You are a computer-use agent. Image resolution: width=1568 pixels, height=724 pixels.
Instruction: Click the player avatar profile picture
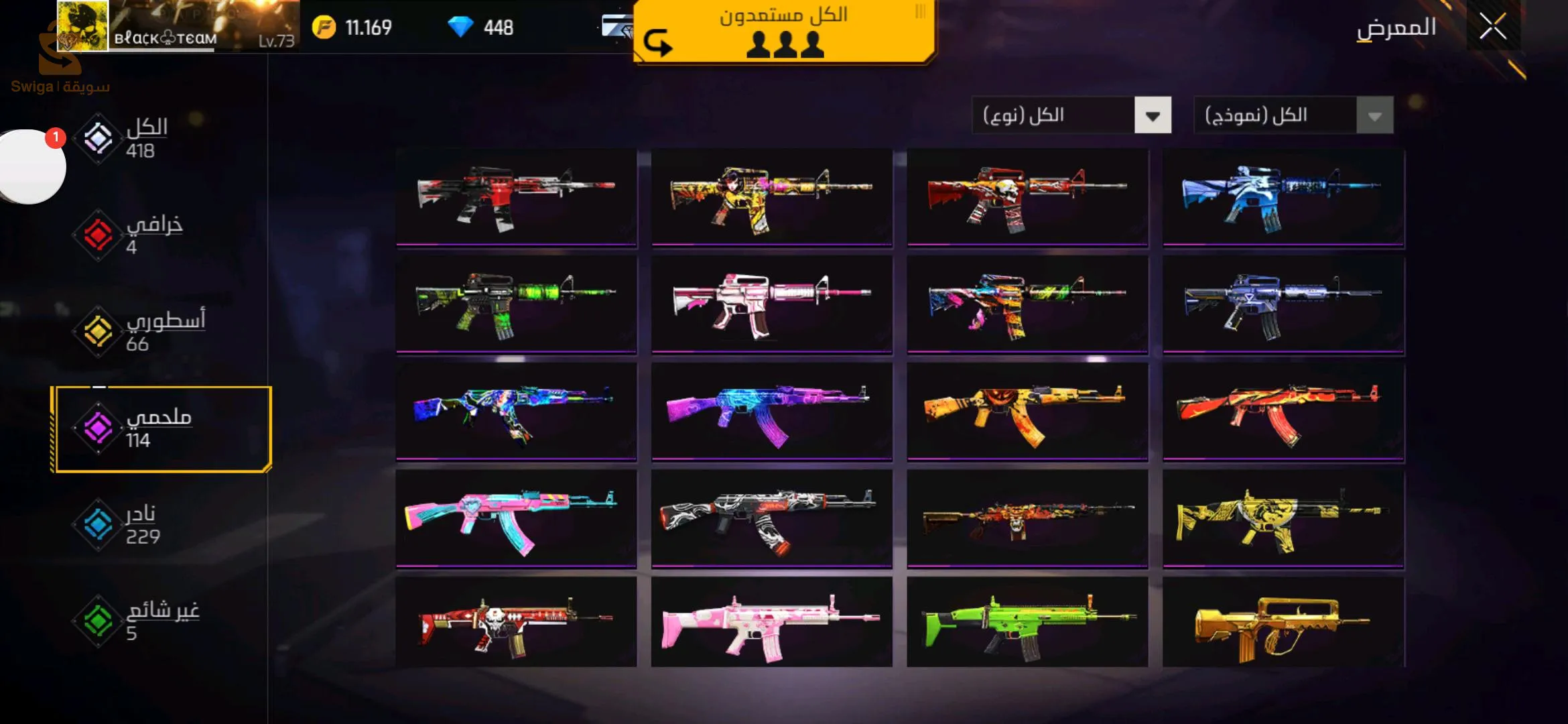pyautogui.click(x=82, y=25)
